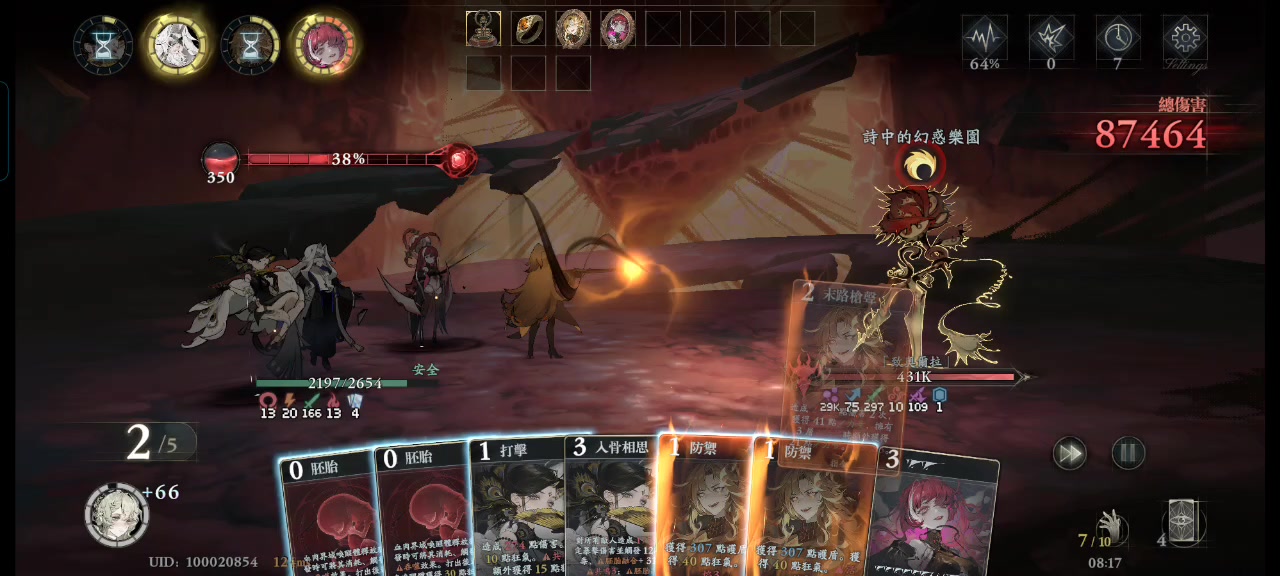This screenshot has height=576, width=1280.
Task: Open the Settings gear menu
Action: click(x=1184, y=39)
